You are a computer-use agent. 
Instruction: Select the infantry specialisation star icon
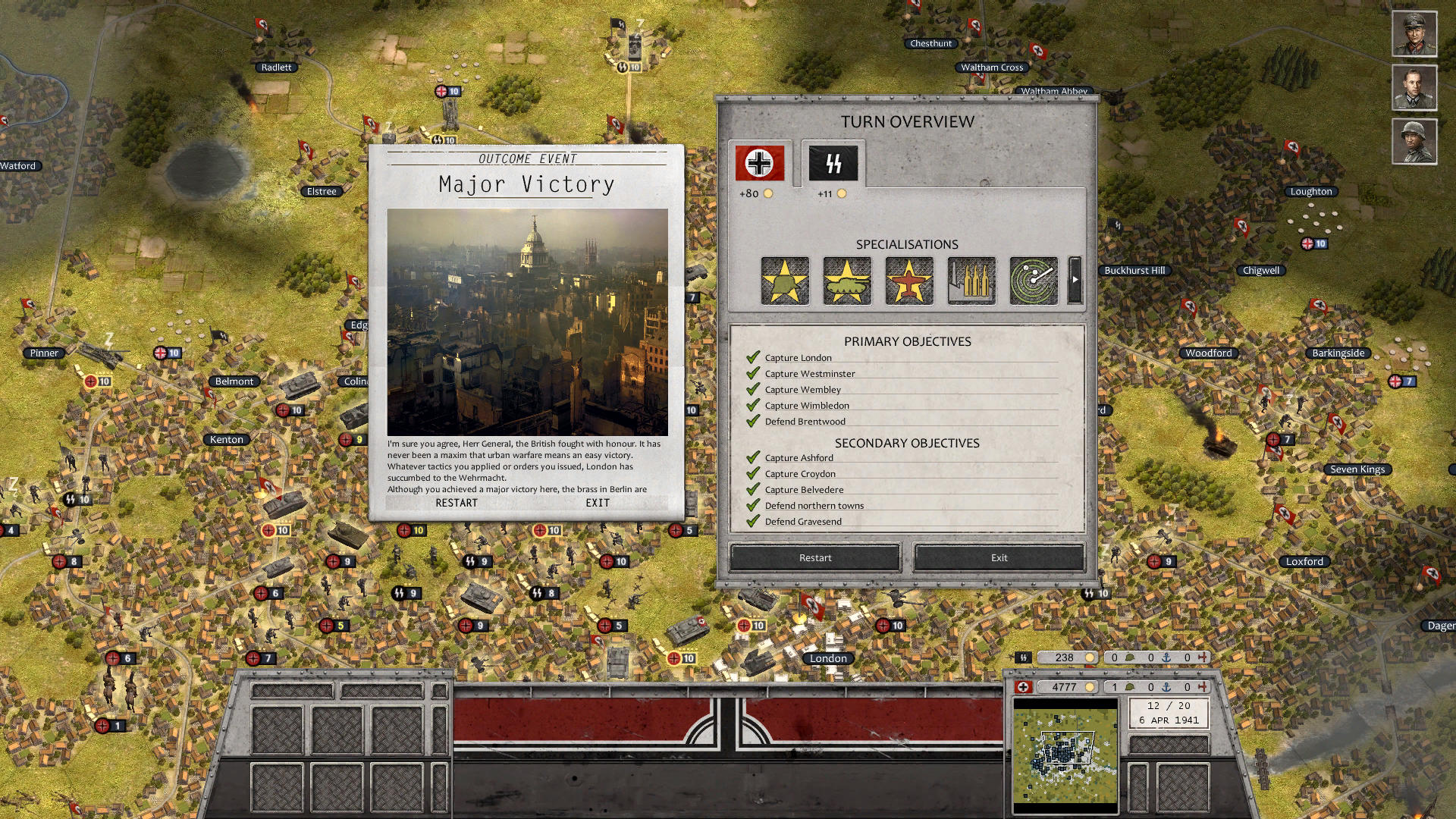click(785, 281)
